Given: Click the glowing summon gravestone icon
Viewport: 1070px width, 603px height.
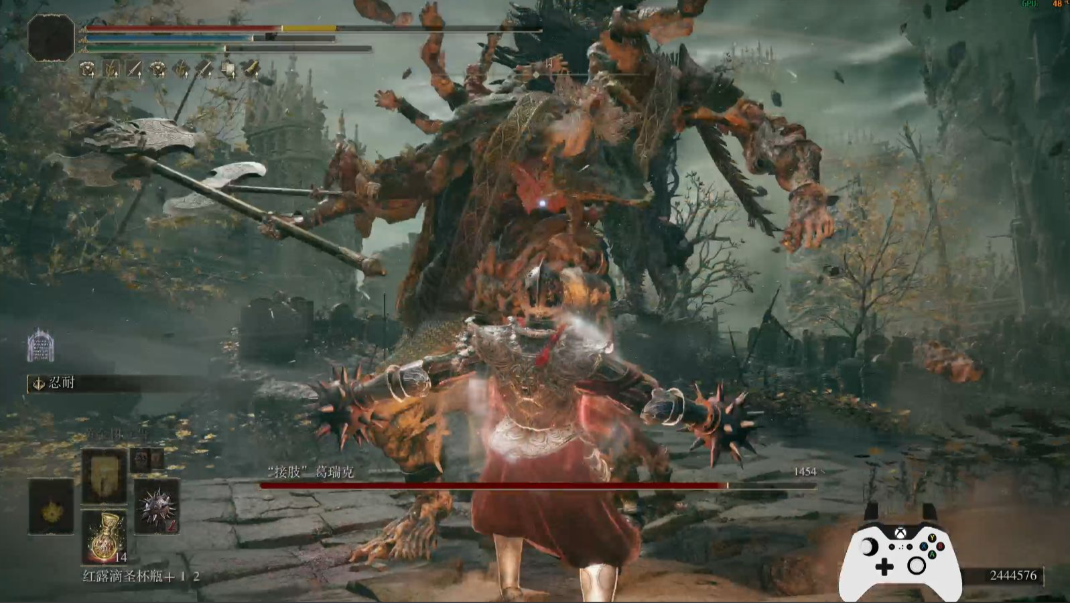Looking at the screenshot, I should (40, 345).
